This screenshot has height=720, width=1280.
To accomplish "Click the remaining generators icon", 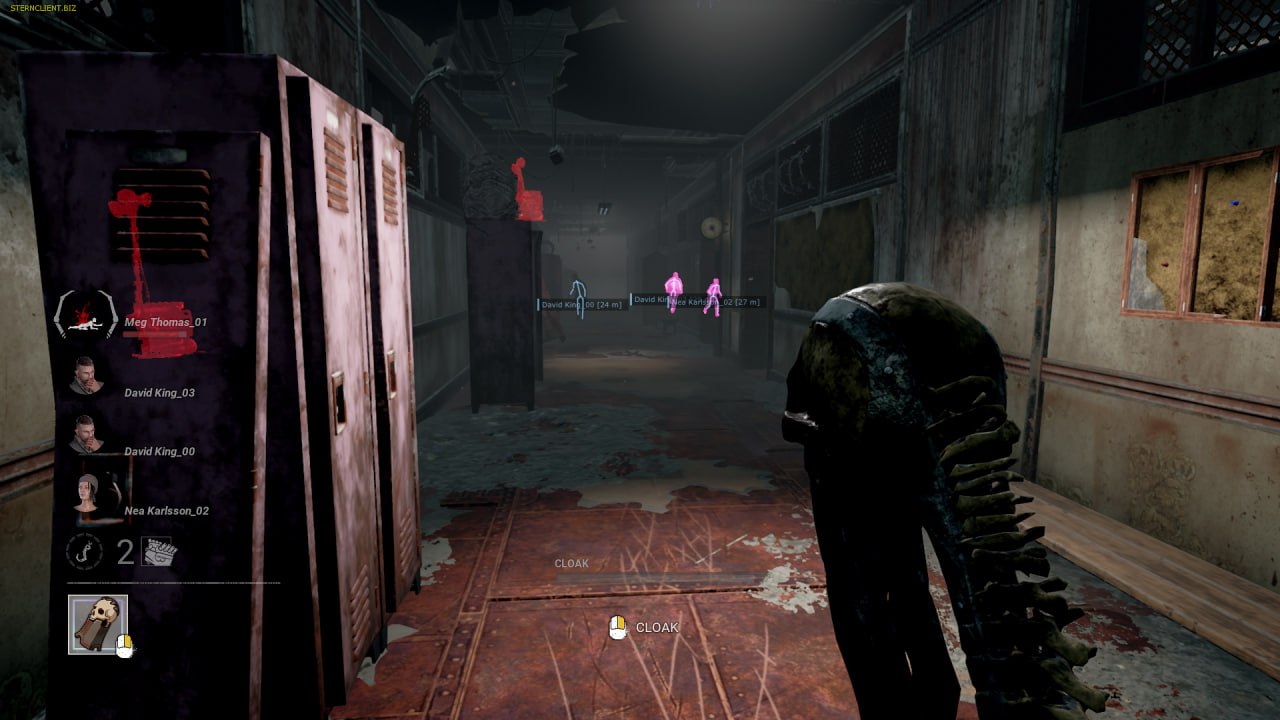I will (x=160, y=551).
